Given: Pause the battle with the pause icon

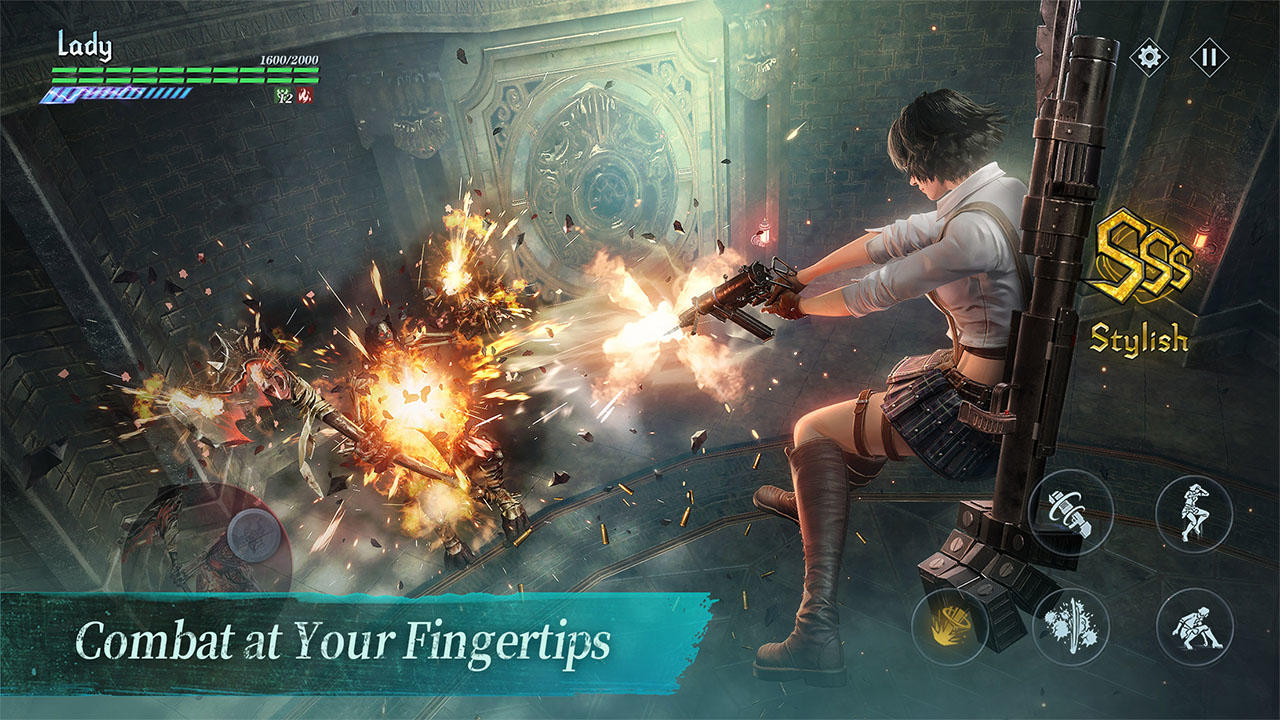Looking at the screenshot, I should 1211,55.
